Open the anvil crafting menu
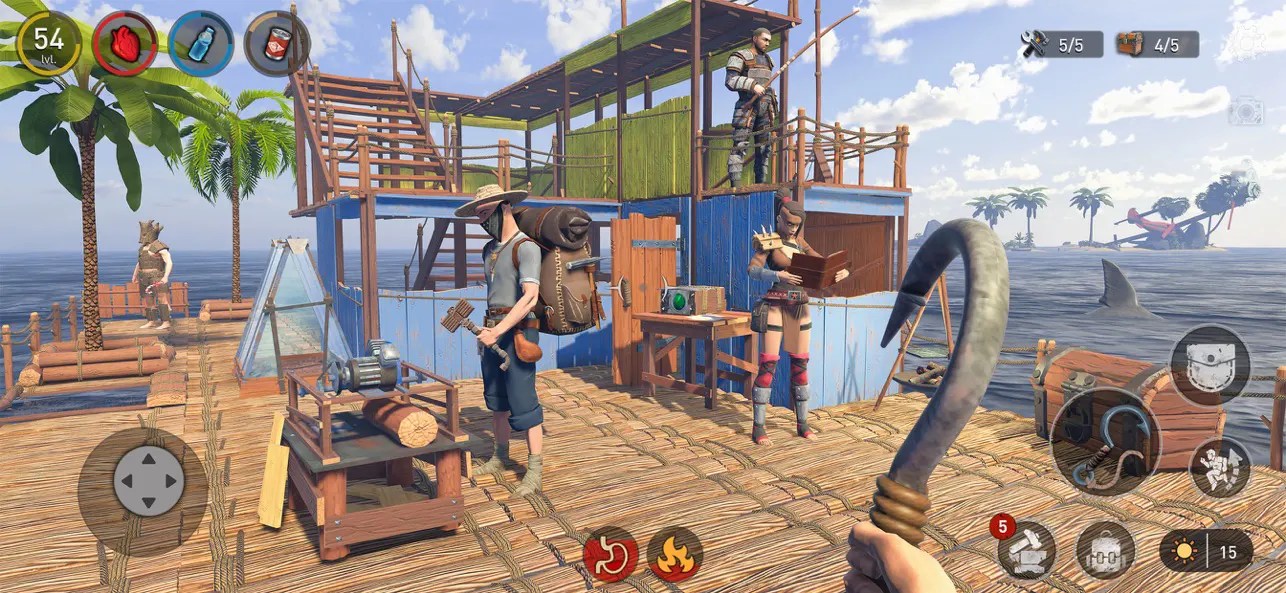 [x=1026, y=551]
